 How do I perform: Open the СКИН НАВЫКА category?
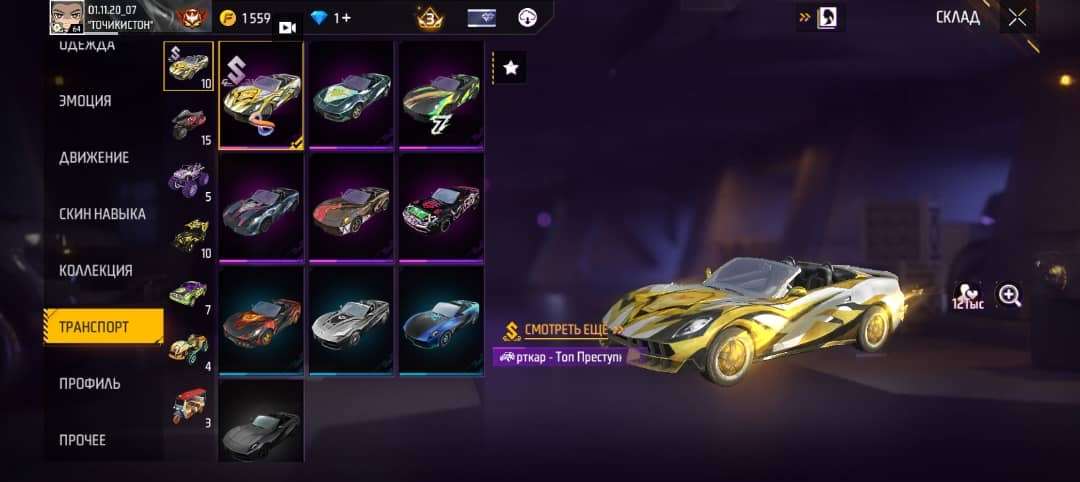tap(102, 214)
